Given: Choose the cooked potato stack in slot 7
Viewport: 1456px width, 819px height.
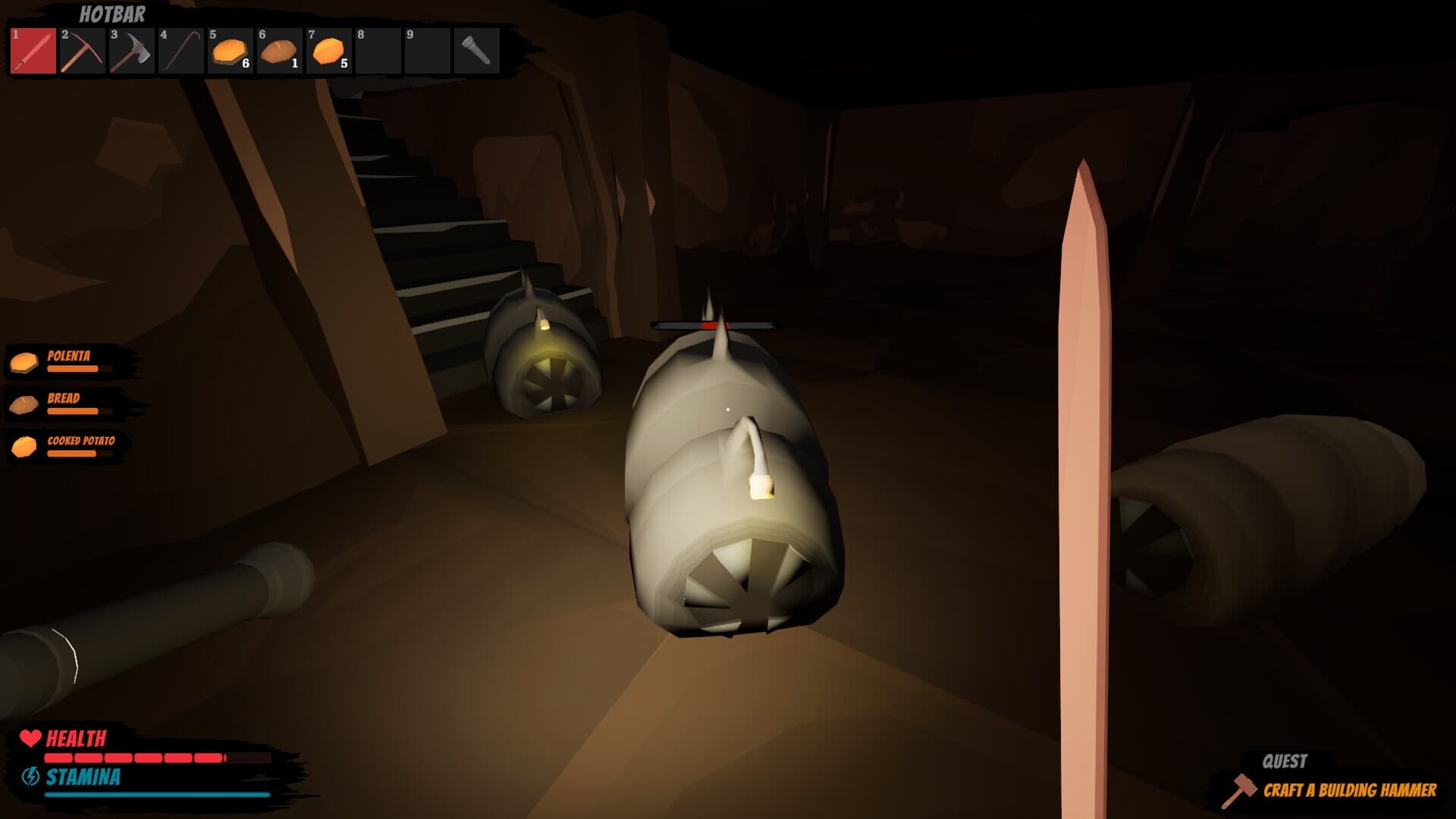Looking at the screenshot, I should tap(328, 51).
